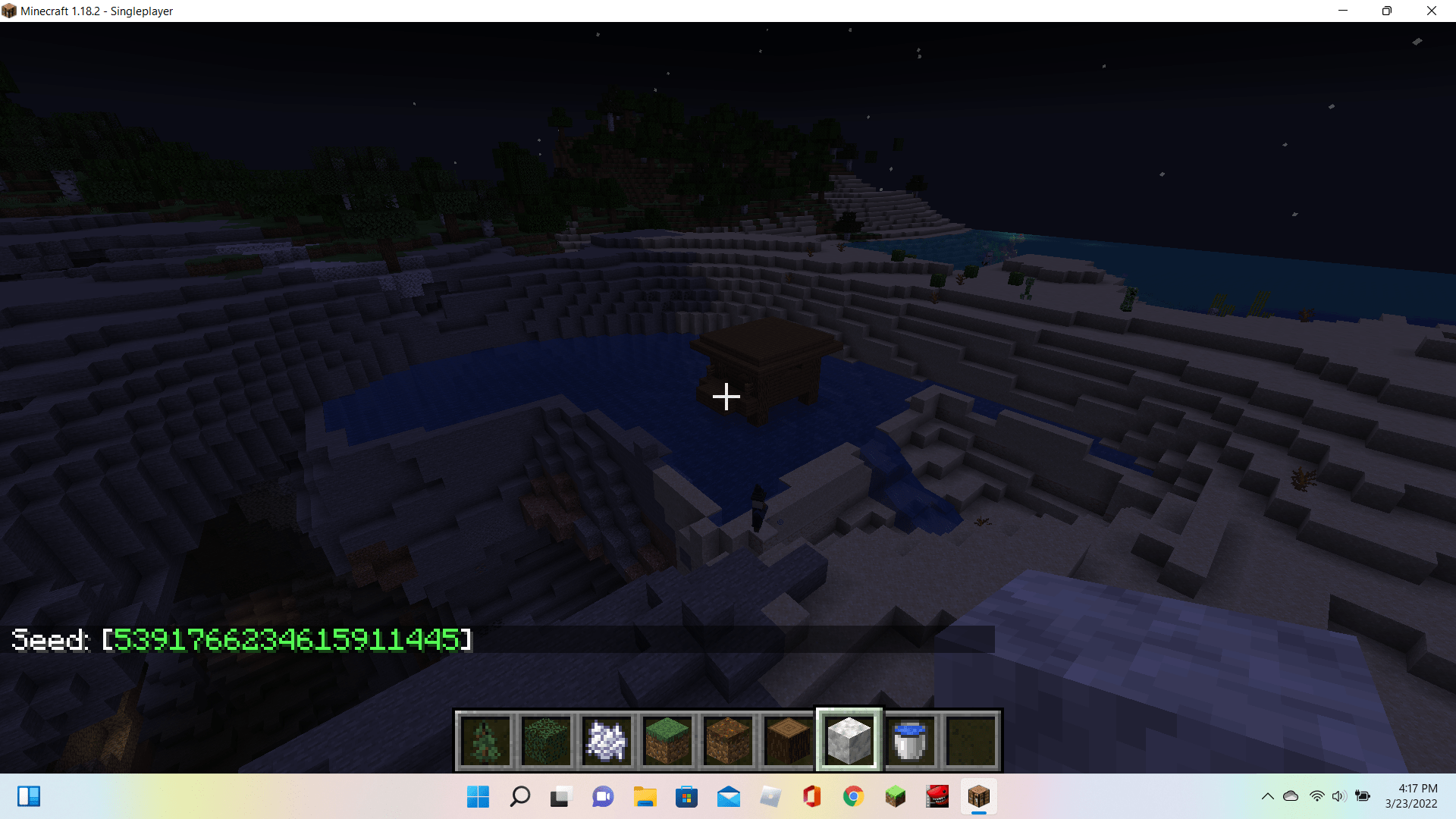Open the CurseForge crafting table taskbar icon
Viewport: 1456px width, 819px height.
pos(979,797)
